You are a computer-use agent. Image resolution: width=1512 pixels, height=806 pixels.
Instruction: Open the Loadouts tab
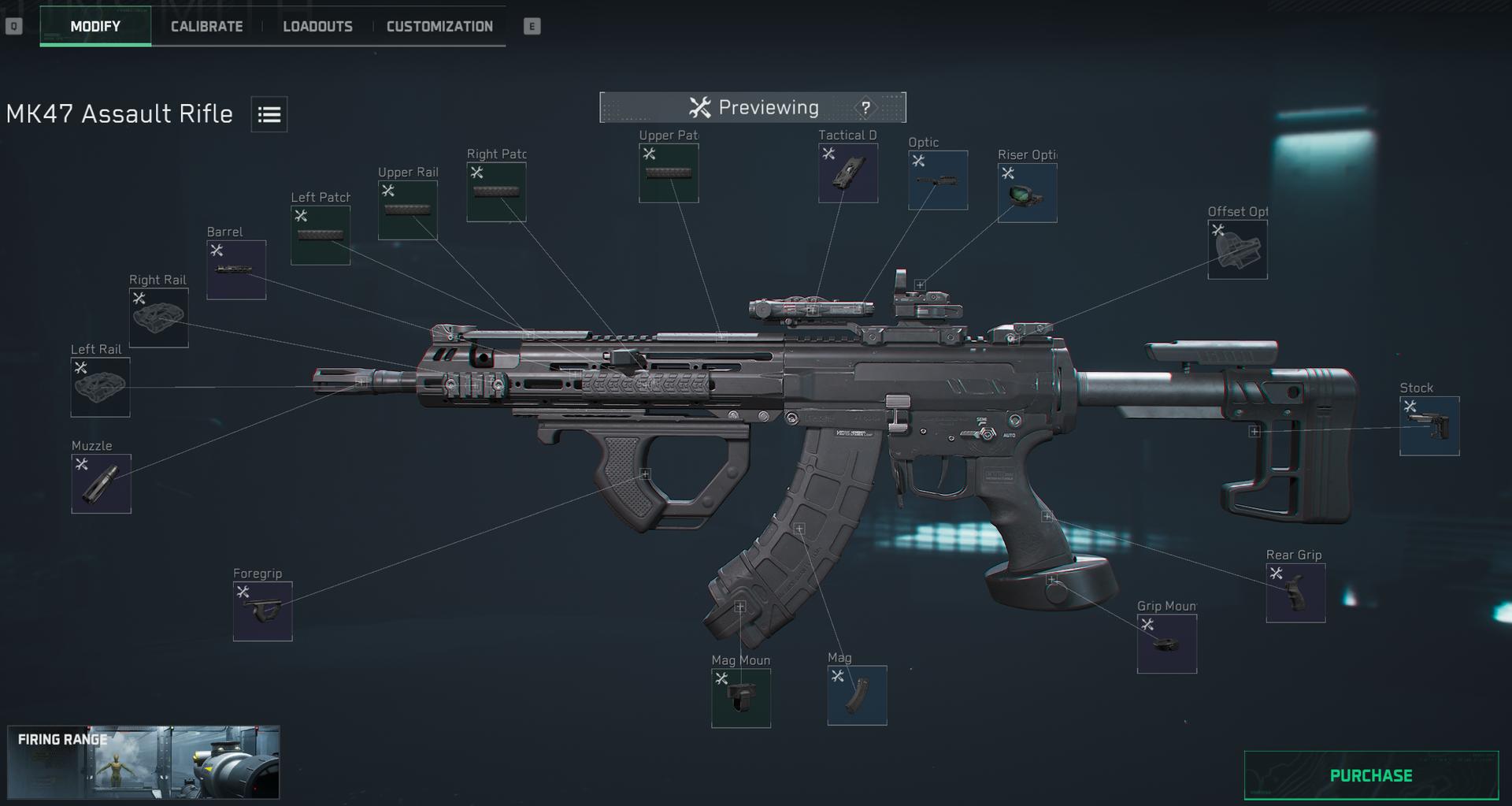click(317, 26)
